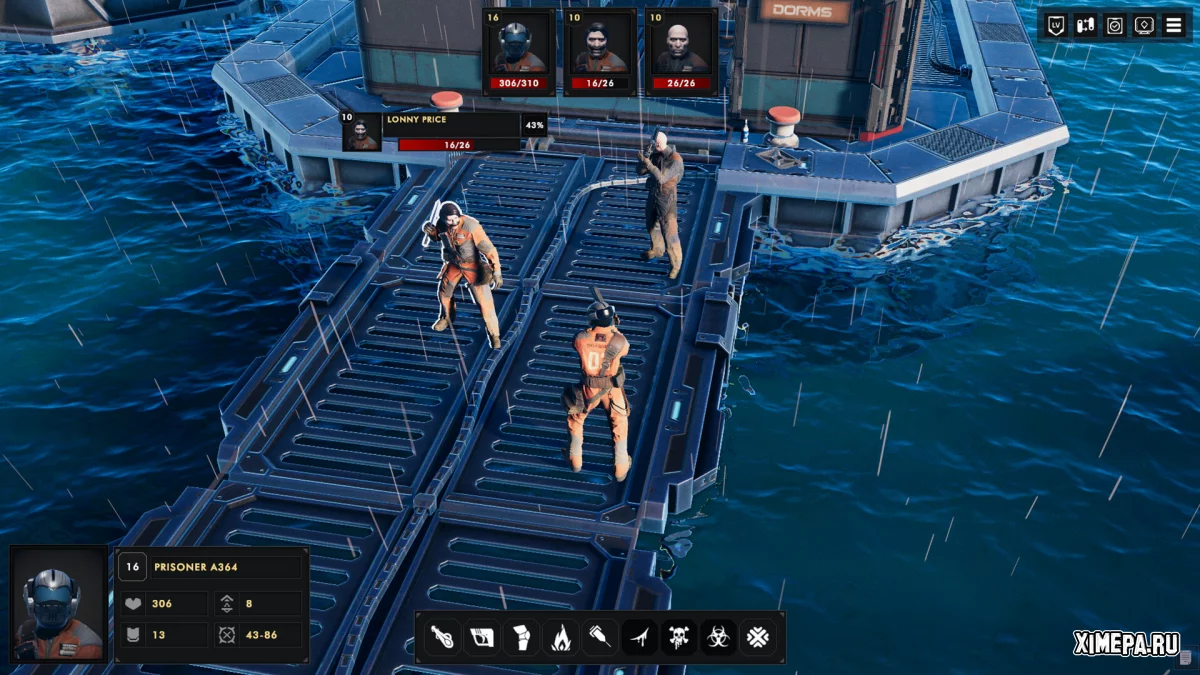This screenshot has height=675, width=1200.
Task: Click Prisoner A364's portrait panel
Action: tap(59, 604)
